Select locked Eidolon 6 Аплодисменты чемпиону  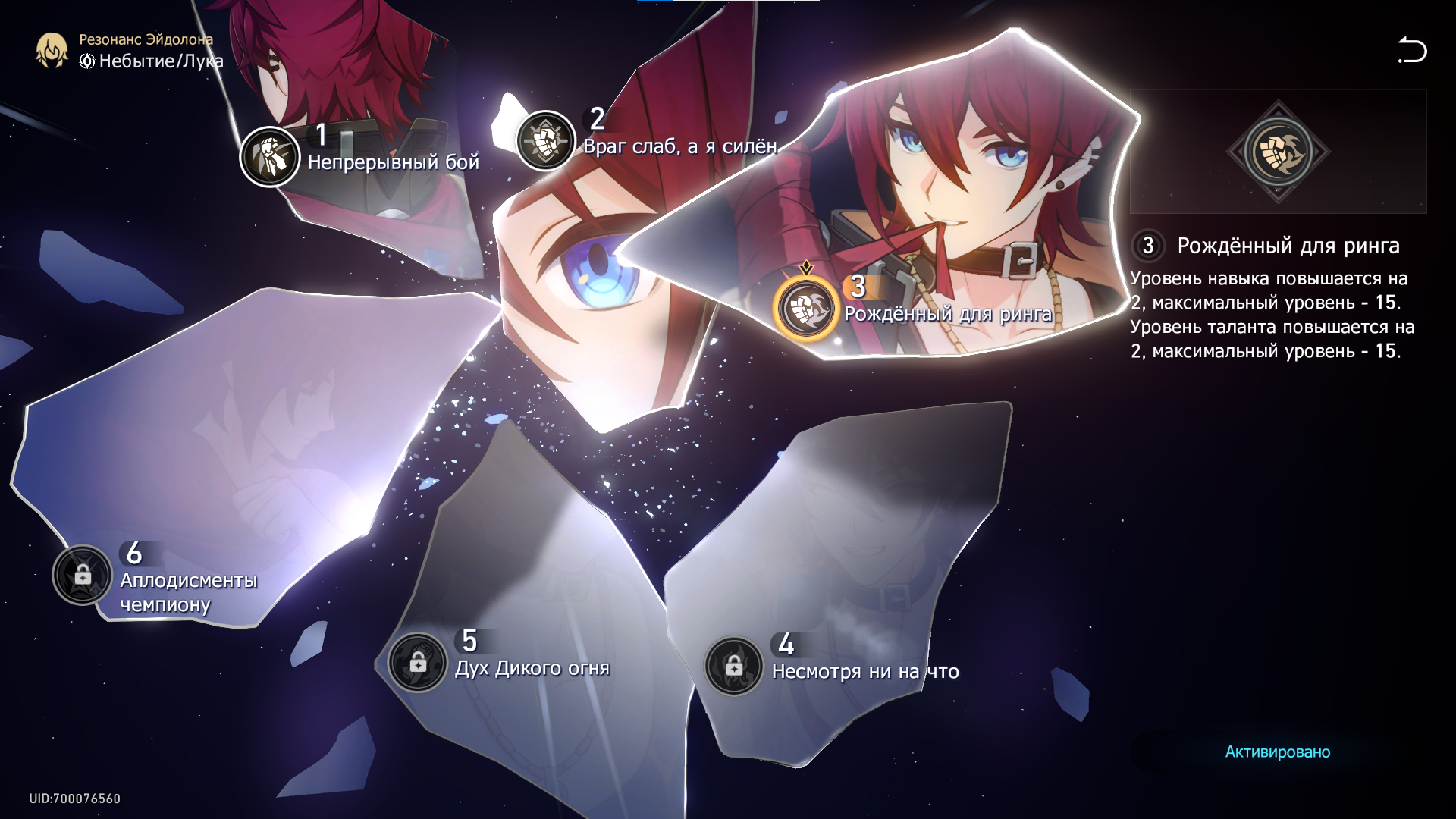point(83,576)
